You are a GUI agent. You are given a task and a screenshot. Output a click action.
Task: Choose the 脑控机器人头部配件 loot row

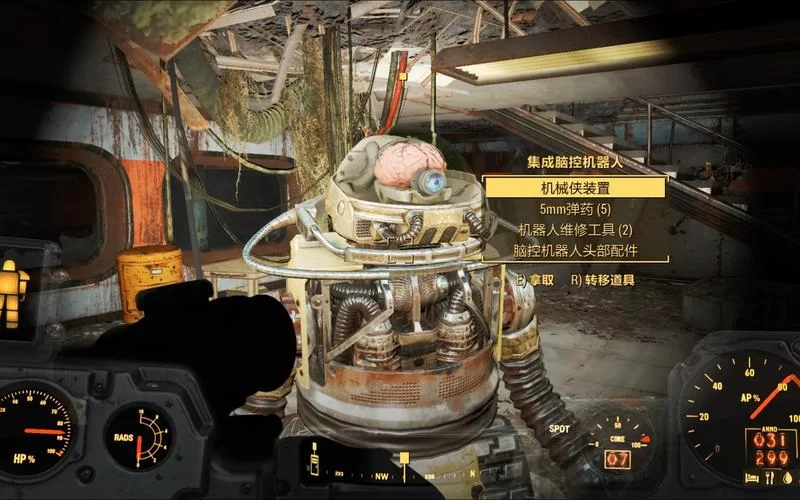pyautogui.click(x=575, y=251)
